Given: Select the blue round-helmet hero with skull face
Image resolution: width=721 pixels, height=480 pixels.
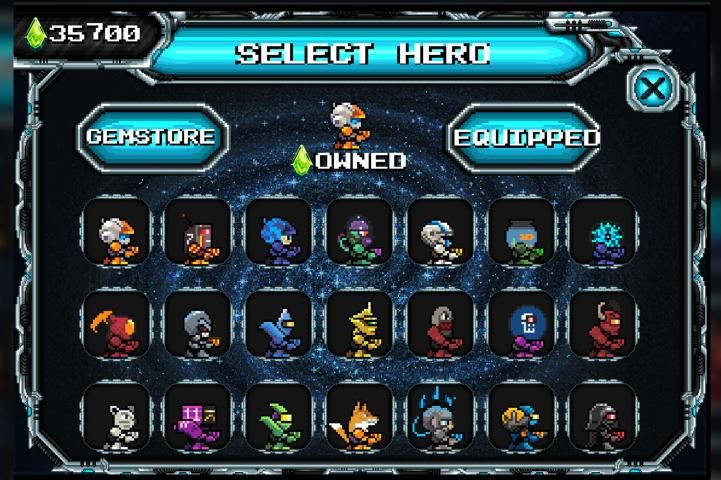Looking at the screenshot, I should (x=521, y=326).
